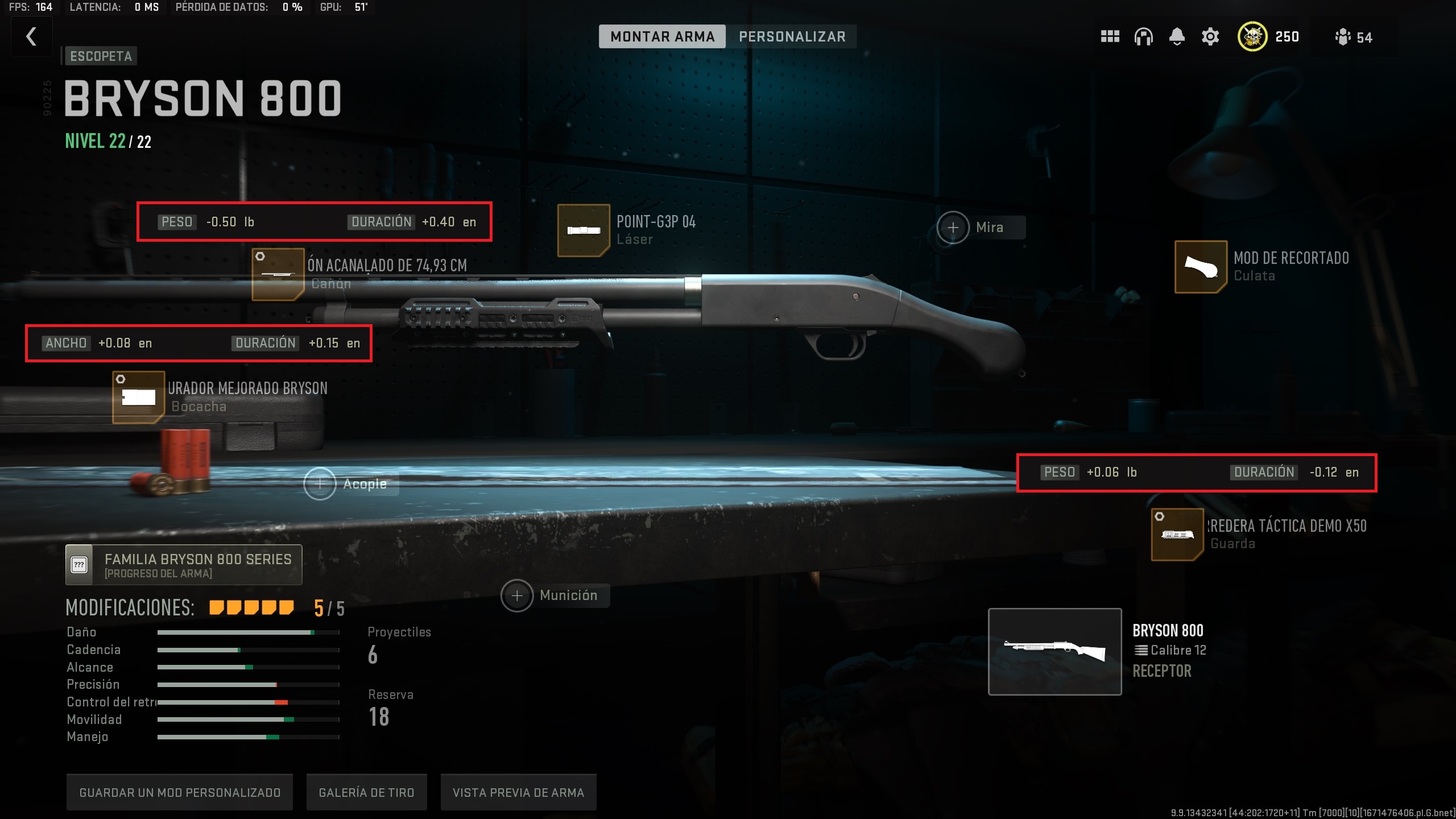
Task: Select the MONTAR ARMA tab
Action: 663,36
